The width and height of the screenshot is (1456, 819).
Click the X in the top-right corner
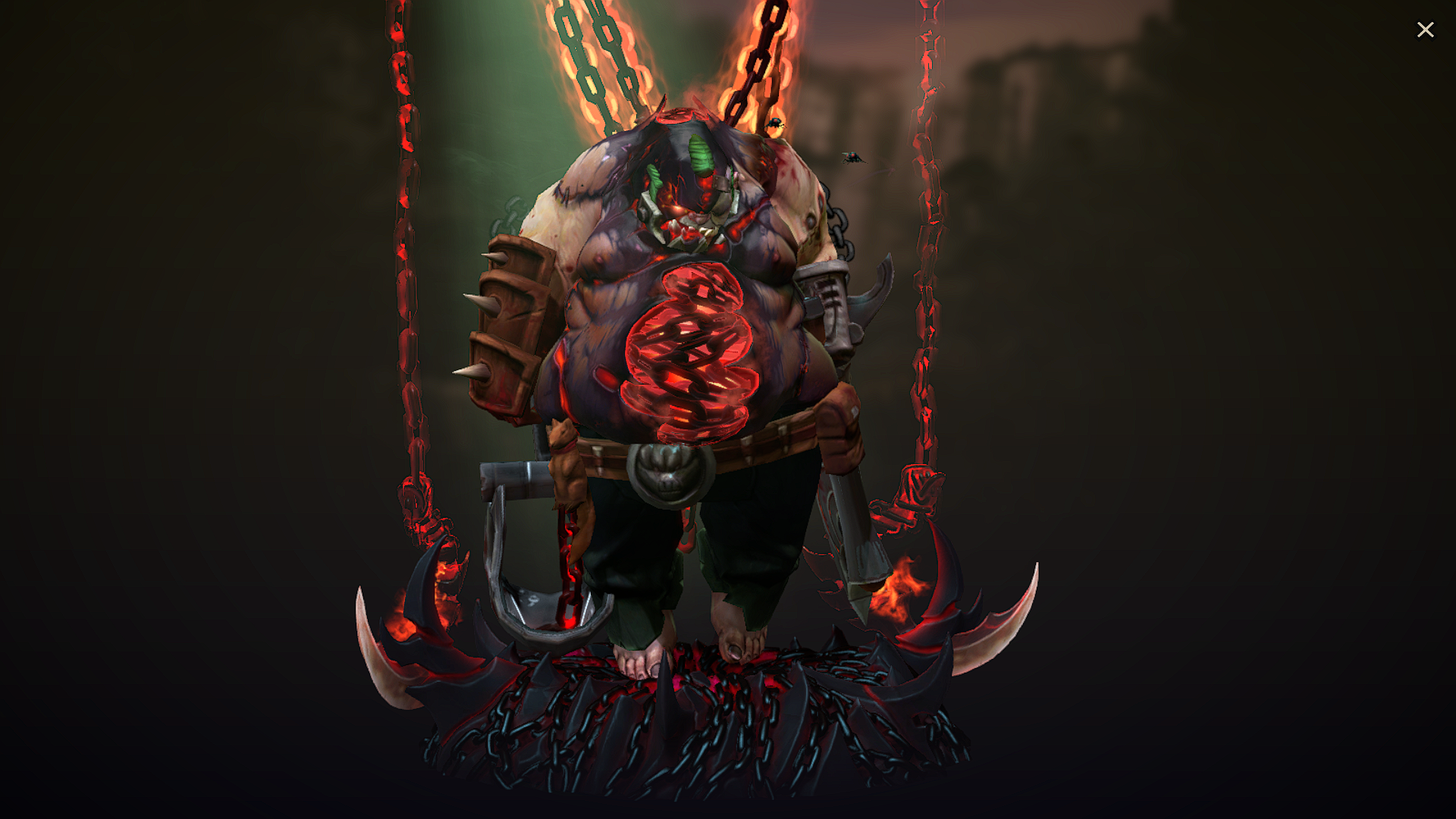pyautogui.click(x=1426, y=29)
